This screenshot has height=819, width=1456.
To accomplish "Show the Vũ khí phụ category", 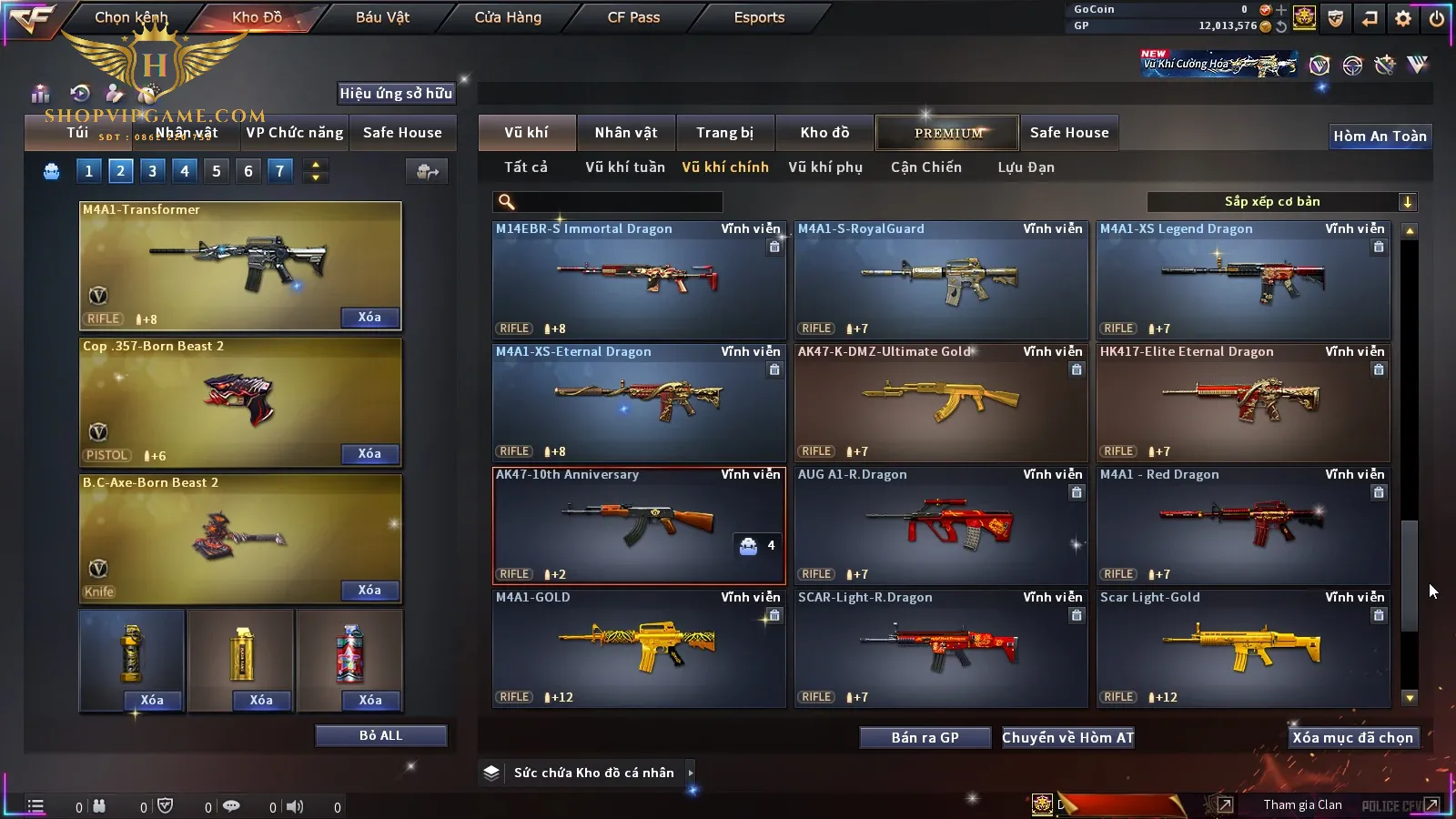I will click(825, 167).
